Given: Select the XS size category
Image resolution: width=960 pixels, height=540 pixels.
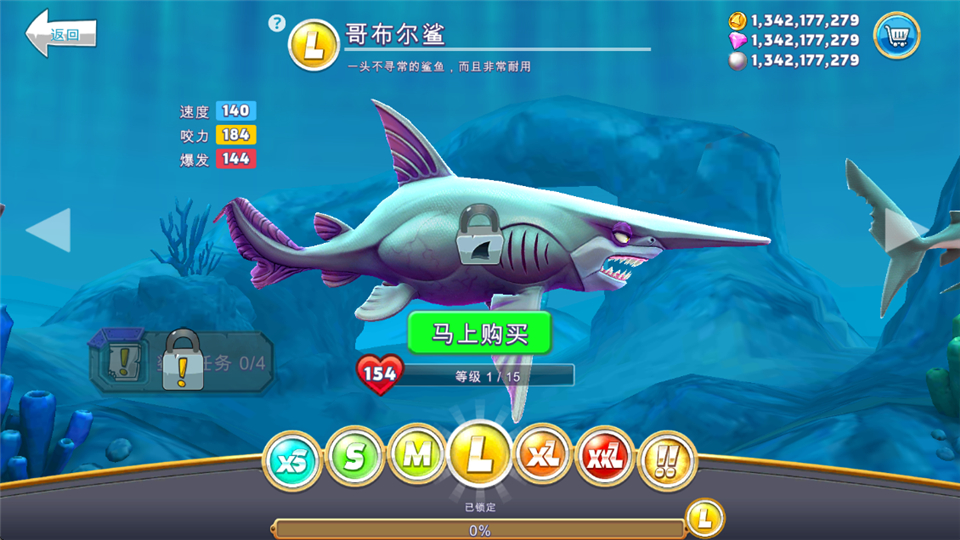Looking at the screenshot, I should click(292, 459).
